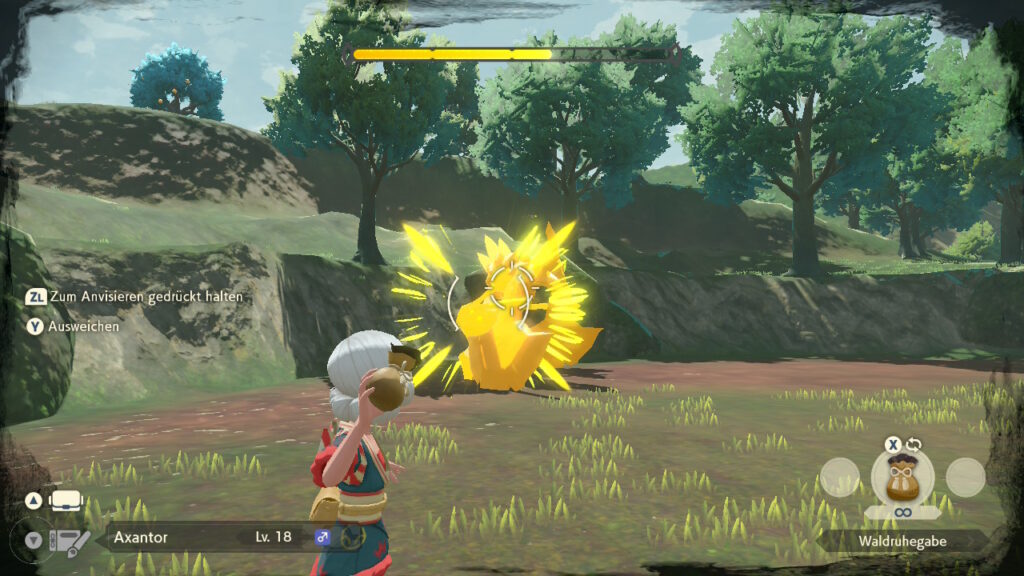
Task: Select the Axantor Pokémon entry
Action: coord(140,537)
